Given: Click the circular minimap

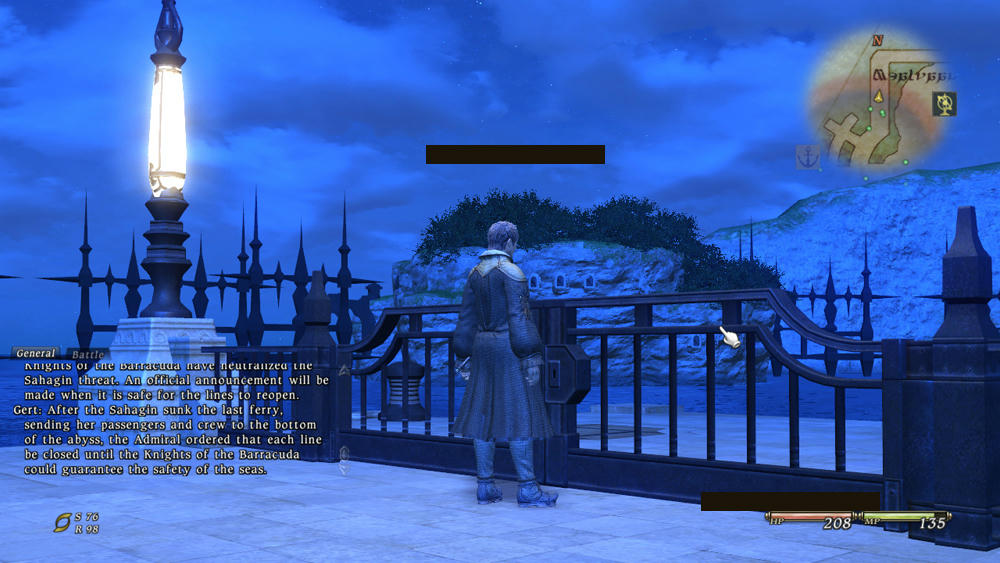Looking at the screenshot, I should [880, 104].
